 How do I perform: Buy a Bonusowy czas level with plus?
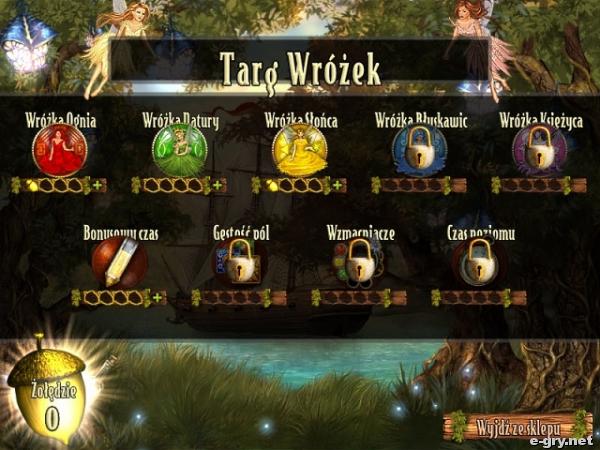pos(158,297)
